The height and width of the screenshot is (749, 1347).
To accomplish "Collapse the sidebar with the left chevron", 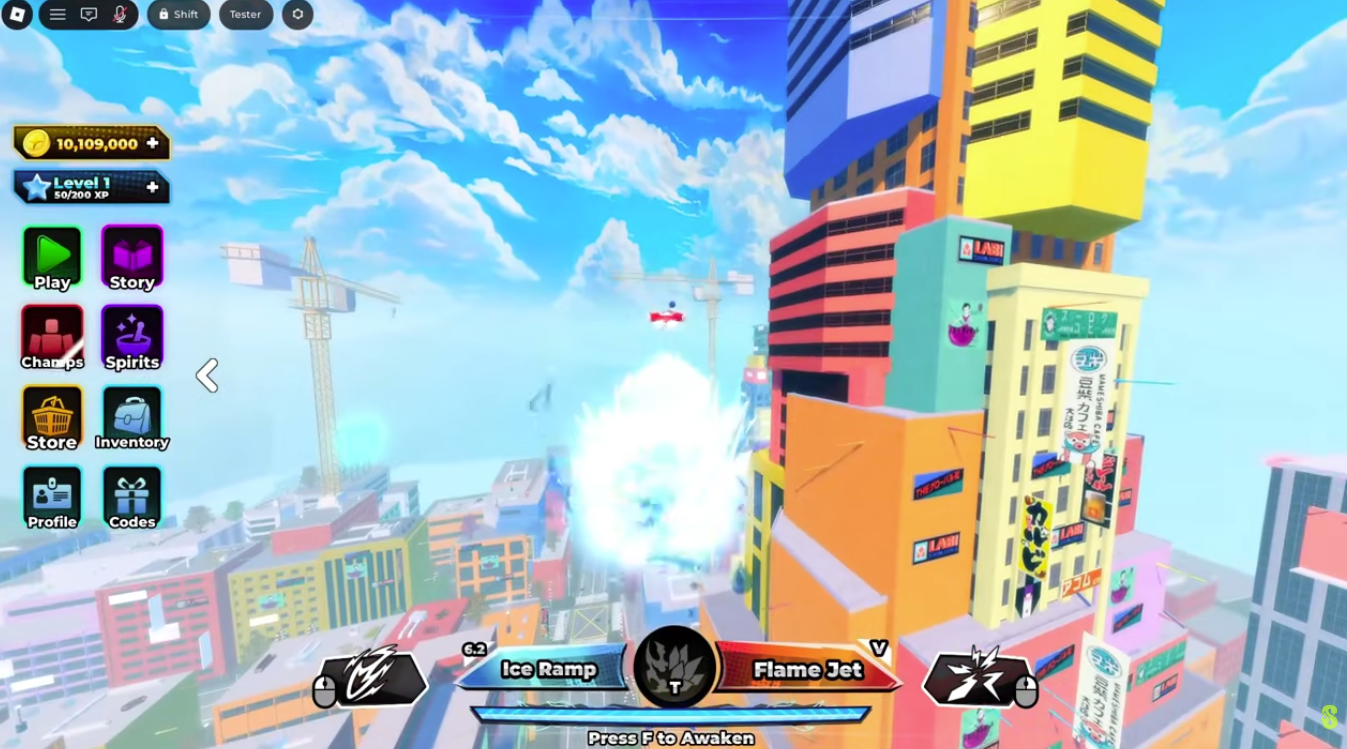I will click(208, 375).
